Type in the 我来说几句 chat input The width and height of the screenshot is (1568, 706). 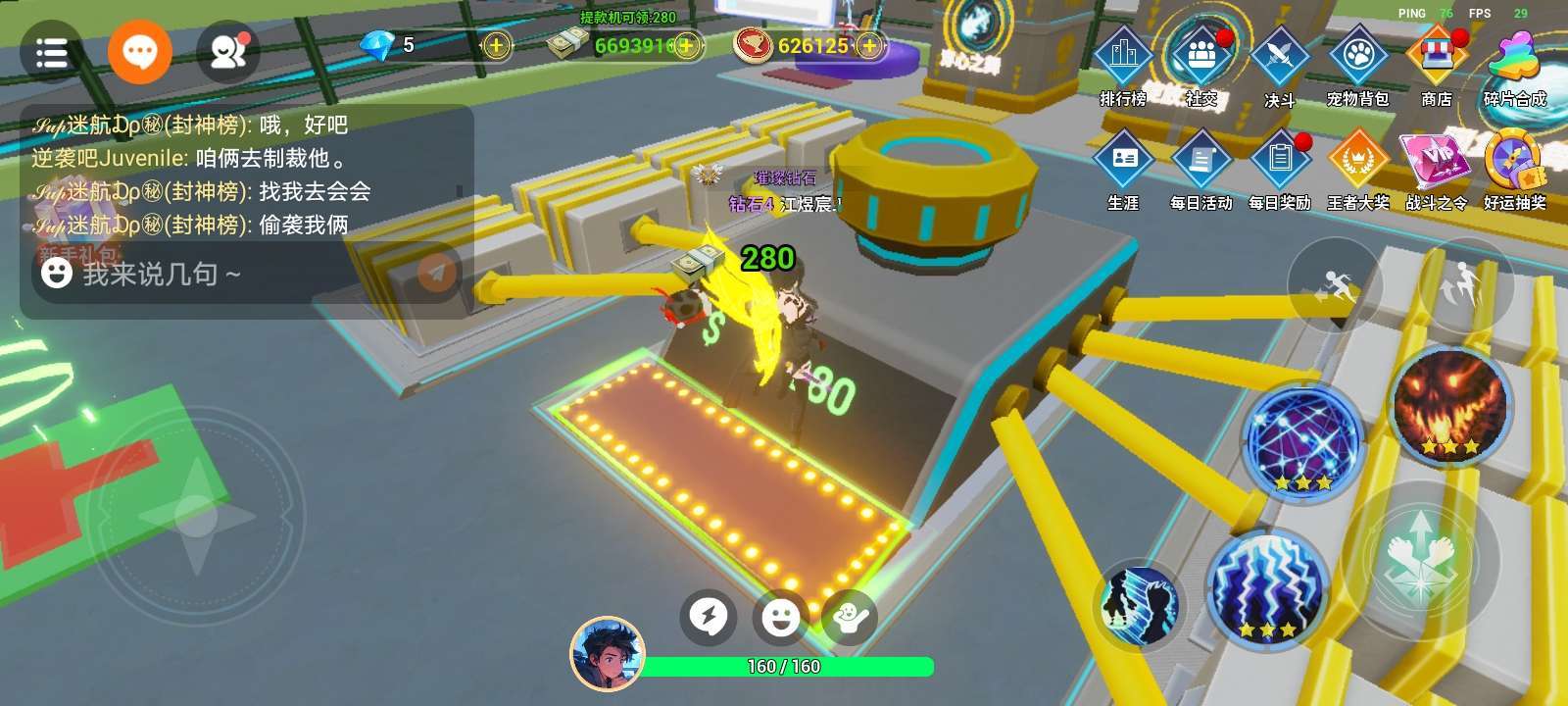pyautogui.click(x=225, y=274)
